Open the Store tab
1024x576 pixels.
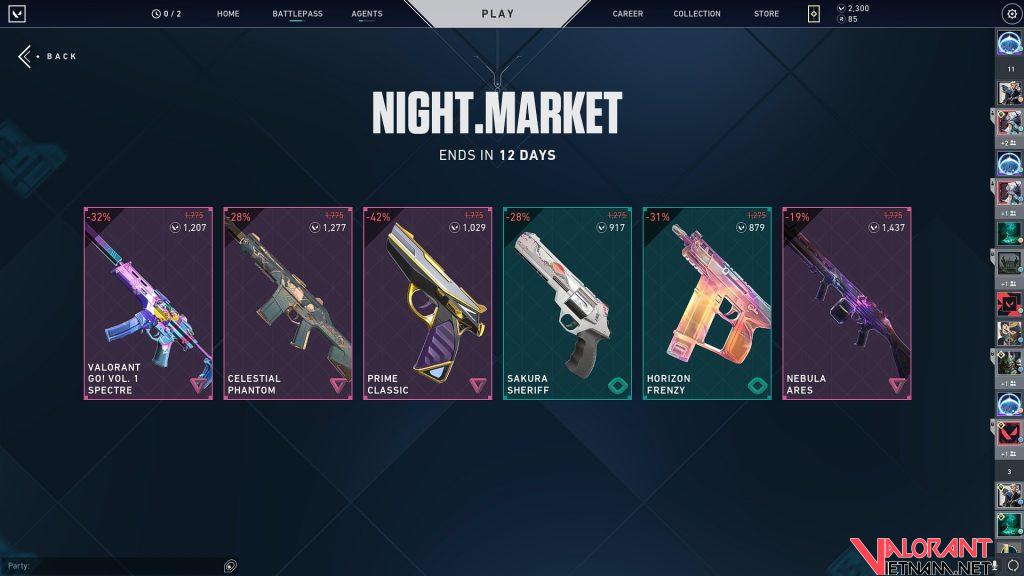click(x=767, y=14)
